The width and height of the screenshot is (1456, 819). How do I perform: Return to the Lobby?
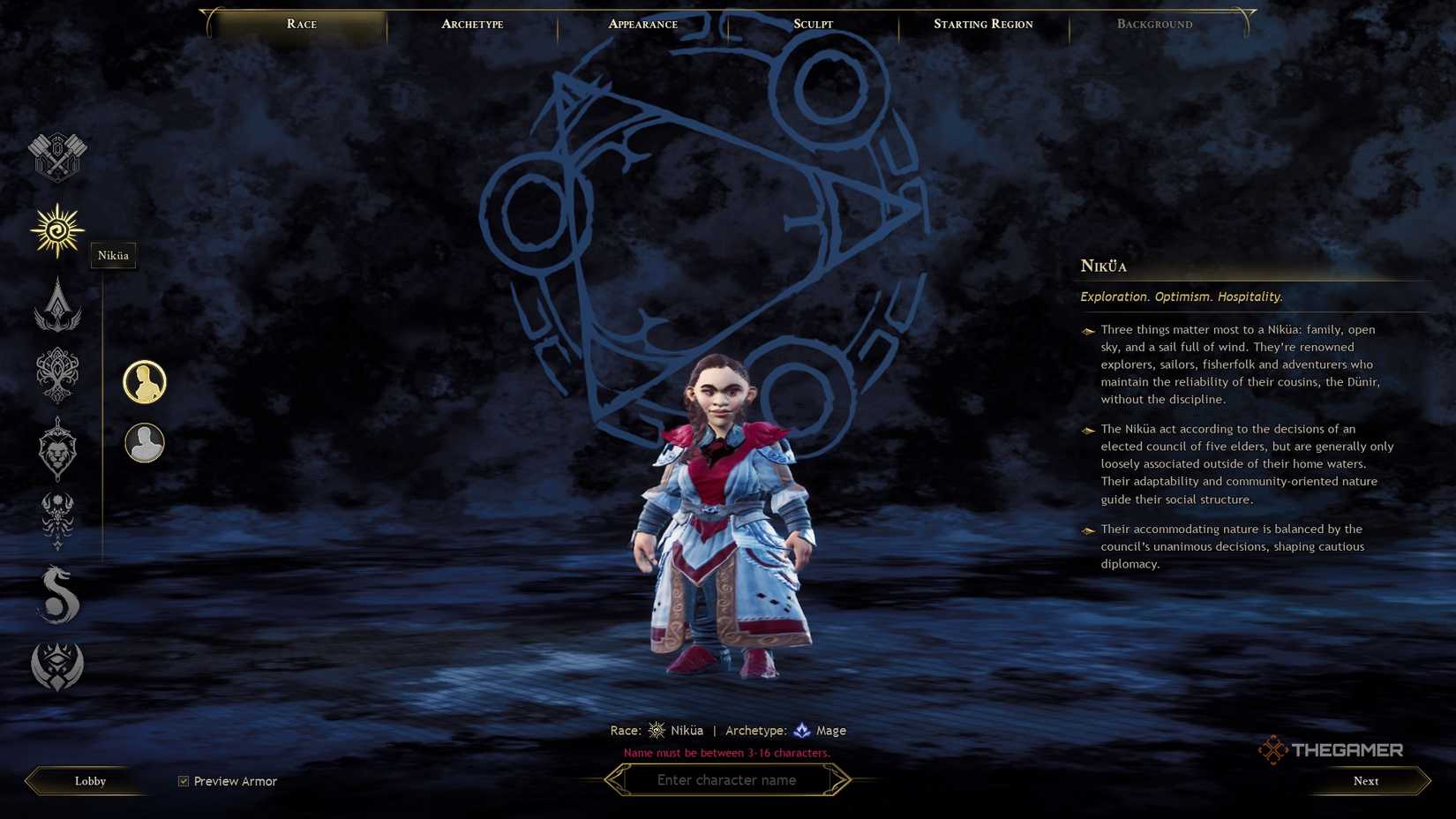(x=88, y=780)
